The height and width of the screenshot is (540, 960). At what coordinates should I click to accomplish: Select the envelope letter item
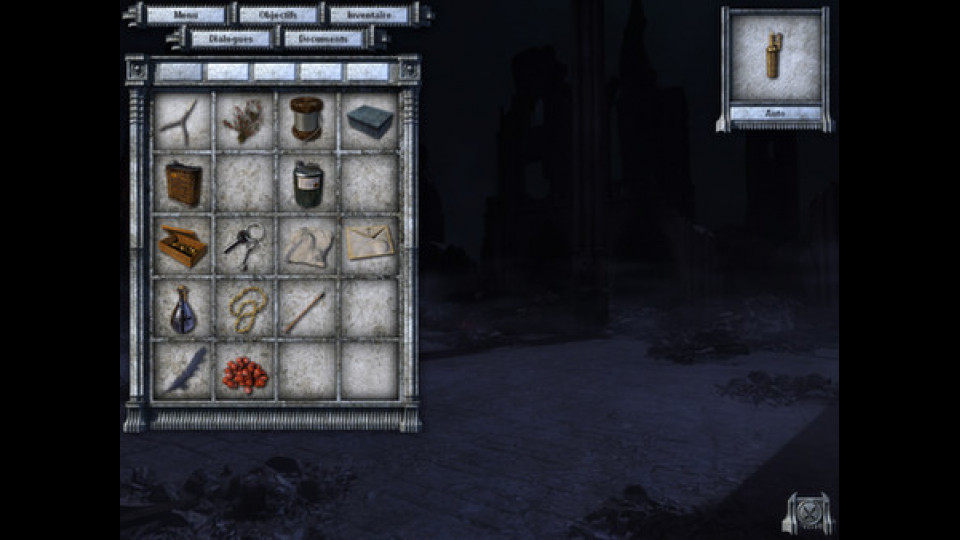[369, 243]
